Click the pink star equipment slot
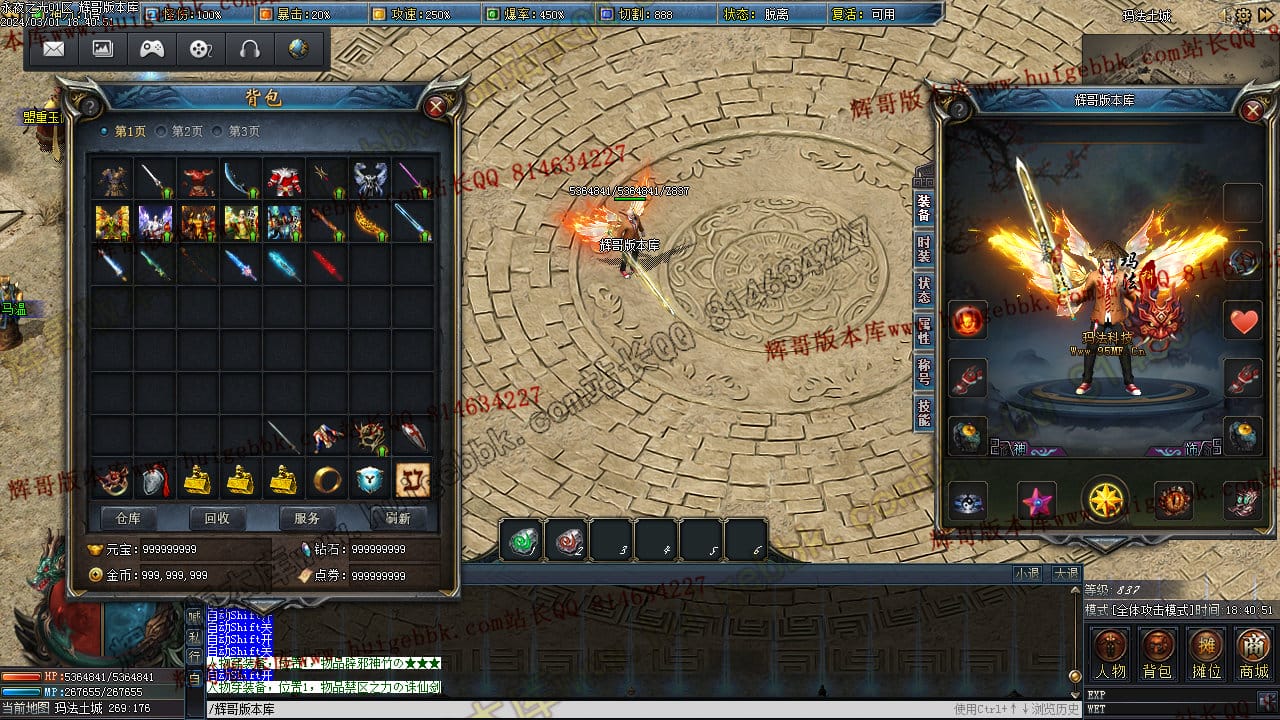The height and width of the screenshot is (720, 1280). coord(1036,500)
